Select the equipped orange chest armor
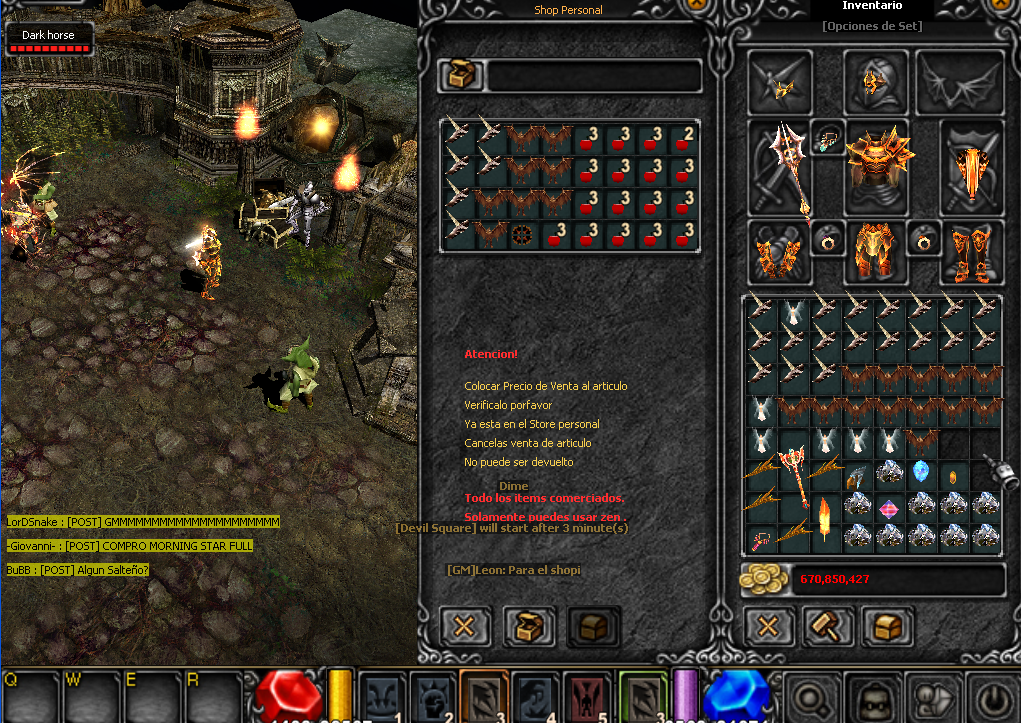Viewport: 1021px width, 723px height. [x=877, y=167]
